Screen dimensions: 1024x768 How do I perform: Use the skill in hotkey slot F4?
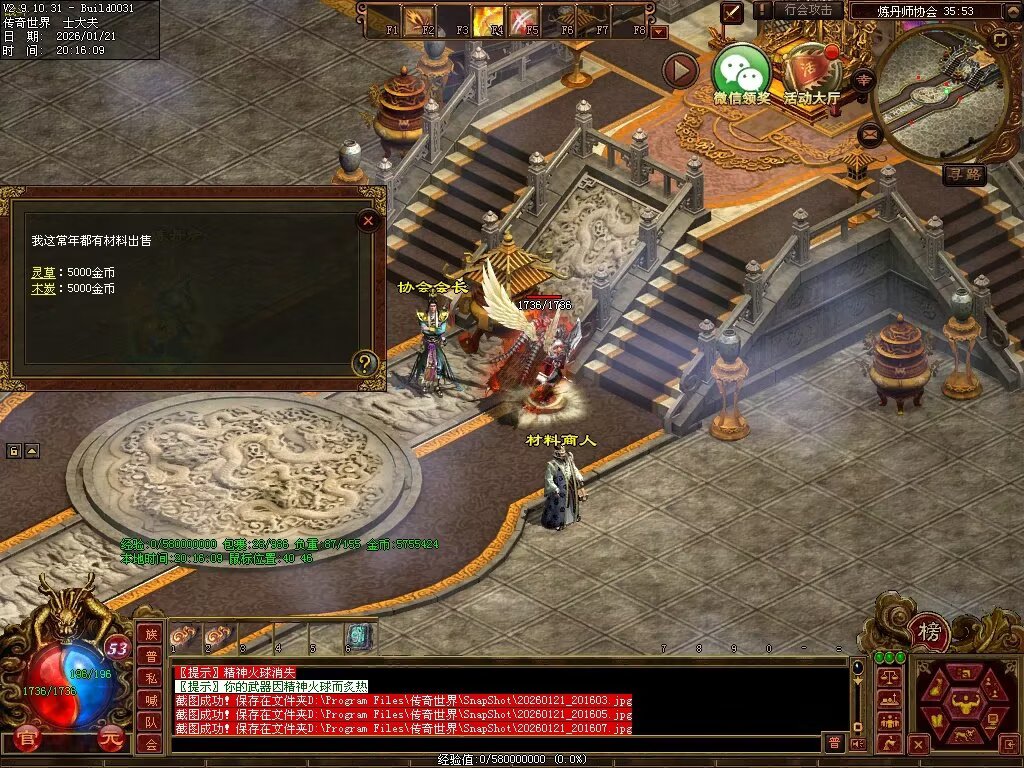click(489, 20)
